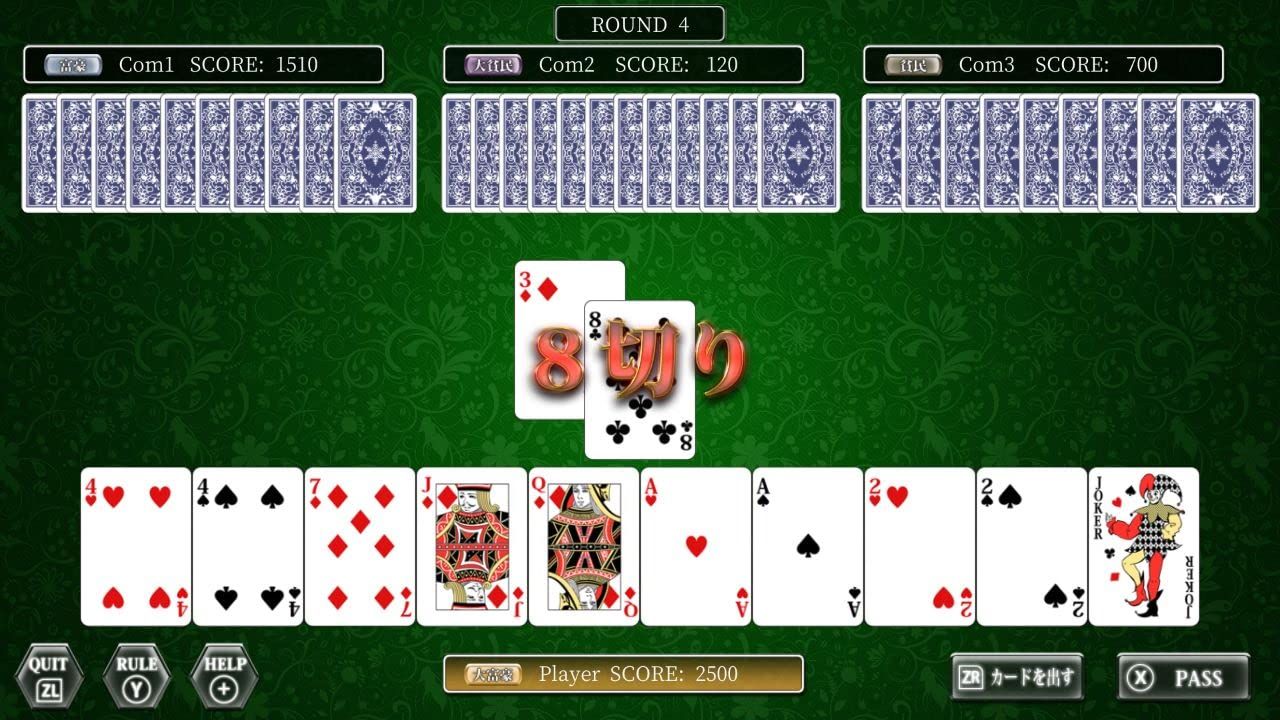Select the 2 of spades card
This screenshot has height=720, width=1280.
1032,546
